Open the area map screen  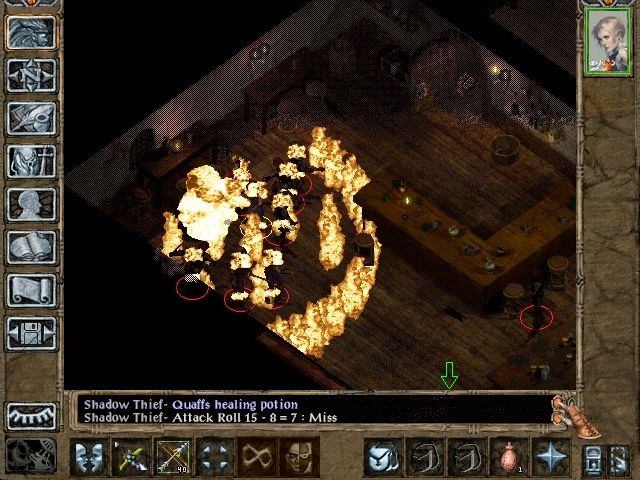tap(32, 75)
